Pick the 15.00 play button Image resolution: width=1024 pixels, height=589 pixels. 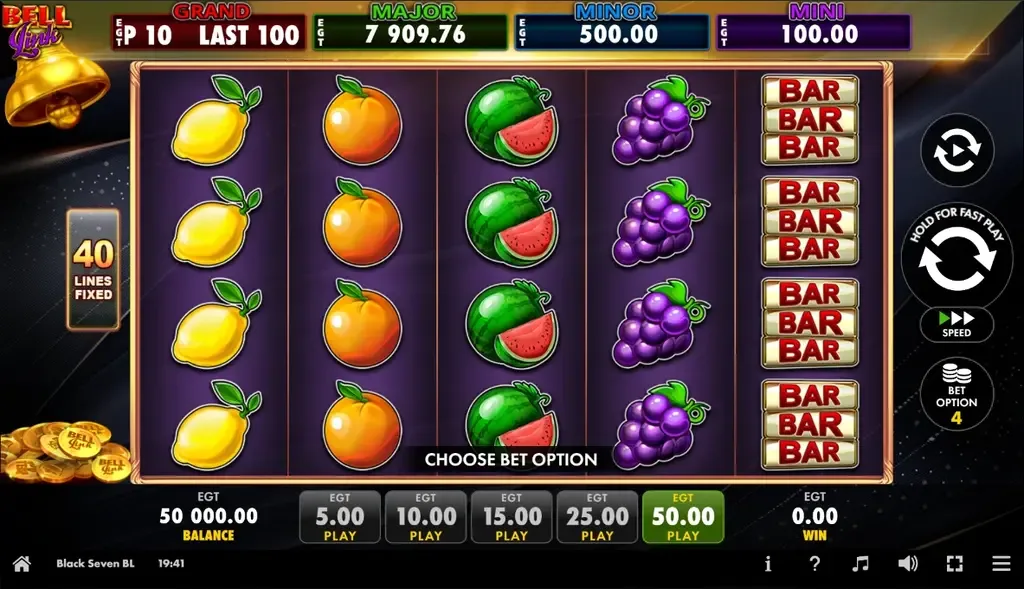pyautogui.click(x=512, y=517)
